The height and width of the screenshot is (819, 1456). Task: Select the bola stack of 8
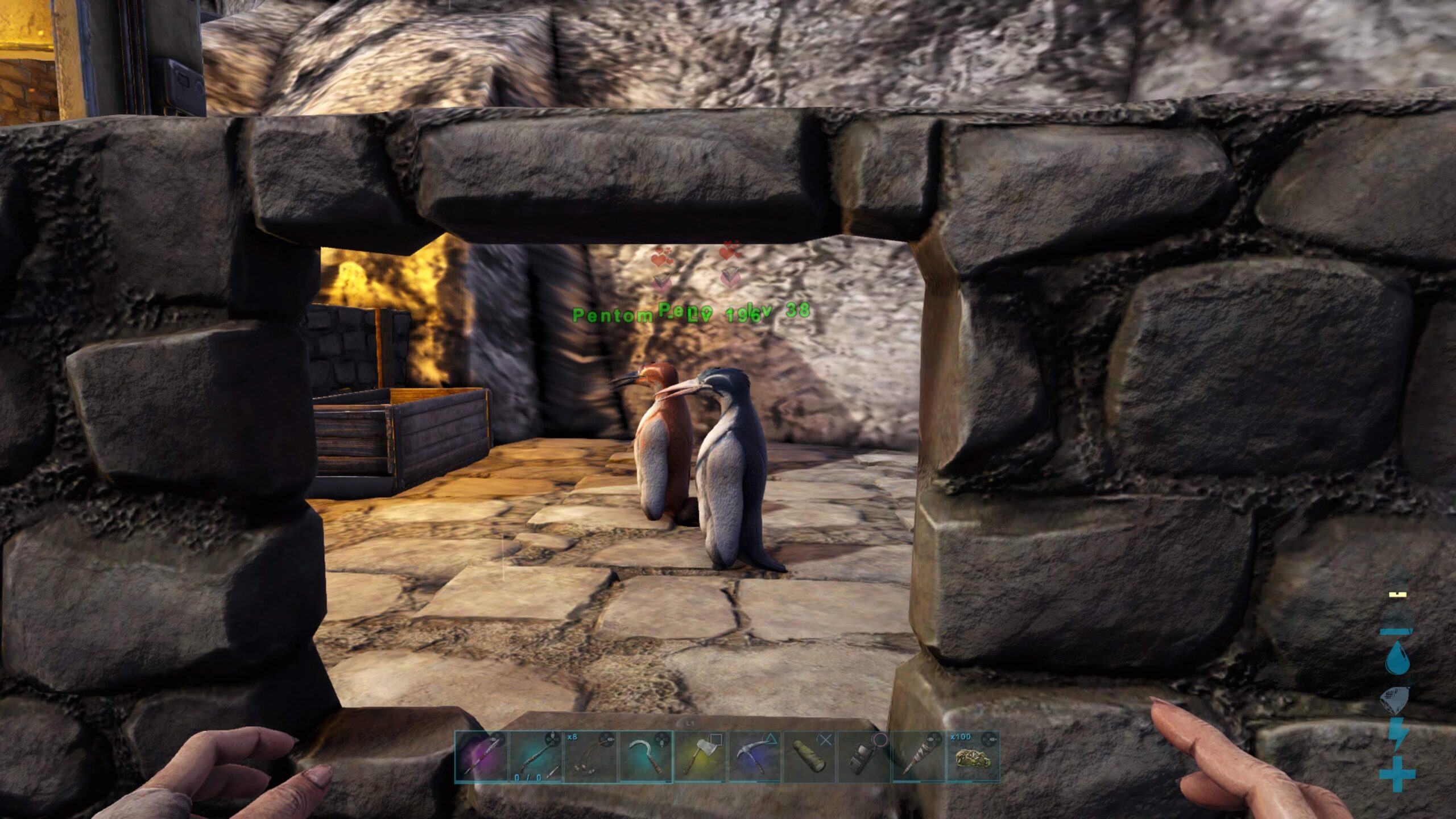click(x=591, y=756)
